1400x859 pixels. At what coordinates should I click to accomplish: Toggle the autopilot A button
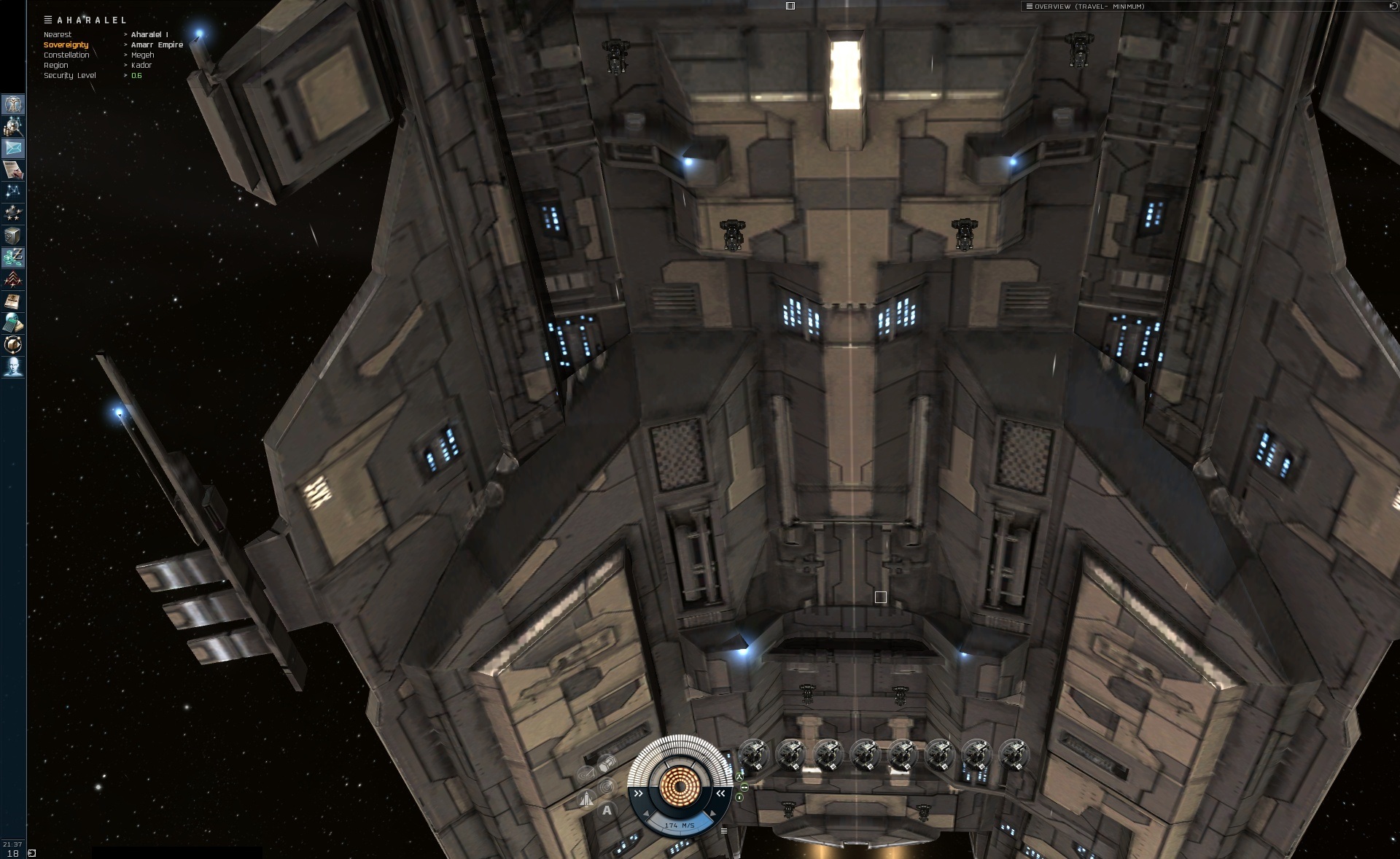tap(607, 810)
